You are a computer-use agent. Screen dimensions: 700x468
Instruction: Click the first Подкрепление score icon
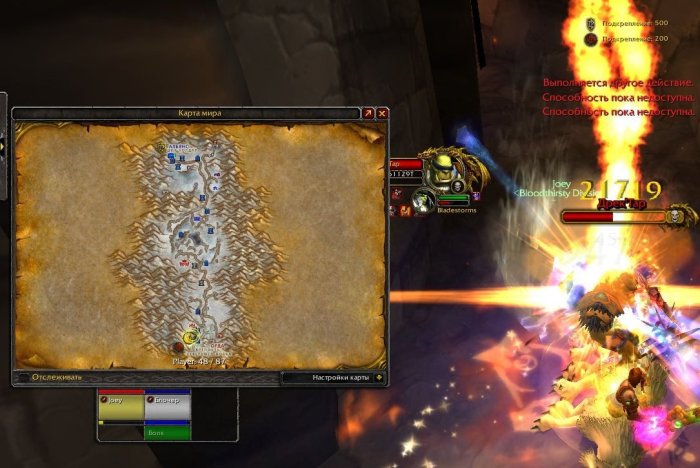point(590,22)
